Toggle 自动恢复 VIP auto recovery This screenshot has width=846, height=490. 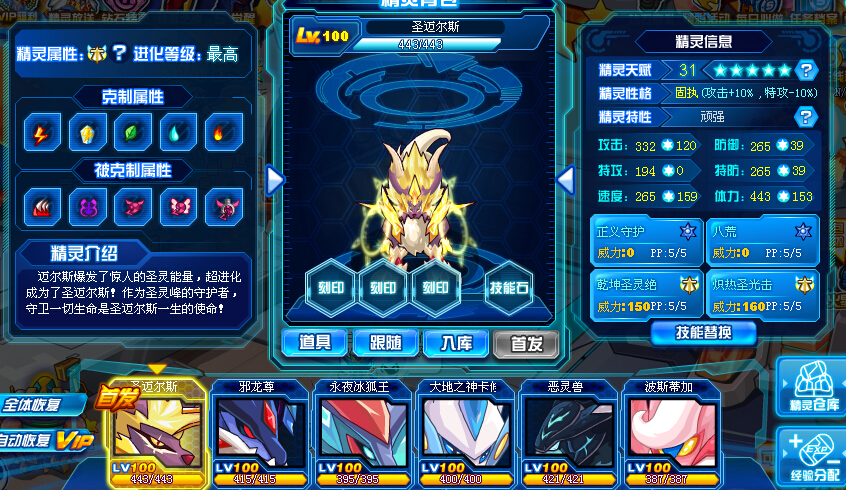point(46,440)
